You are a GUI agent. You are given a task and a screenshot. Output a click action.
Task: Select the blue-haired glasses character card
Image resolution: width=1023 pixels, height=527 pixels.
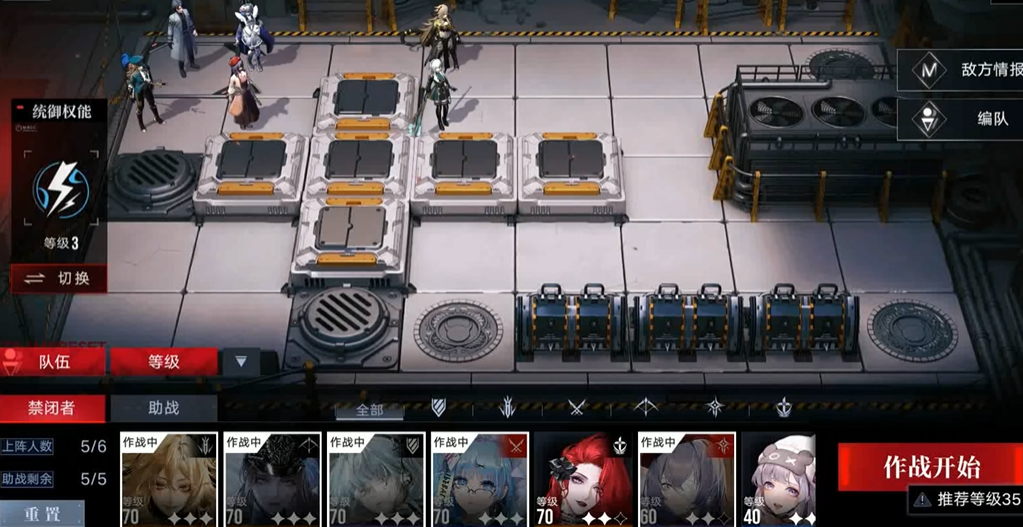pyautogui.click(x=479, y=479)
